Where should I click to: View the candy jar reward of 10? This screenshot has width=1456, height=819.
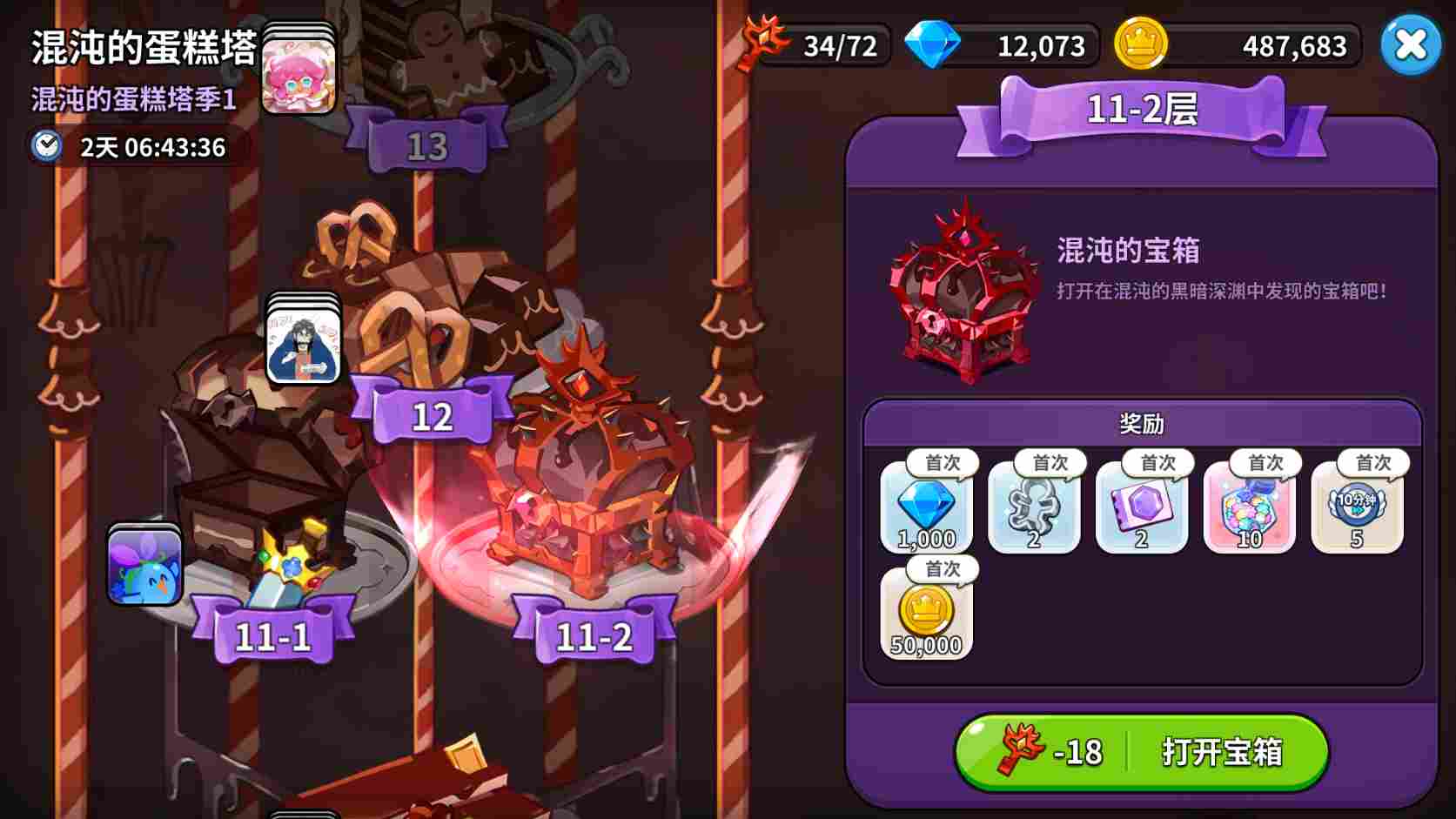(x=1249, y=509)
